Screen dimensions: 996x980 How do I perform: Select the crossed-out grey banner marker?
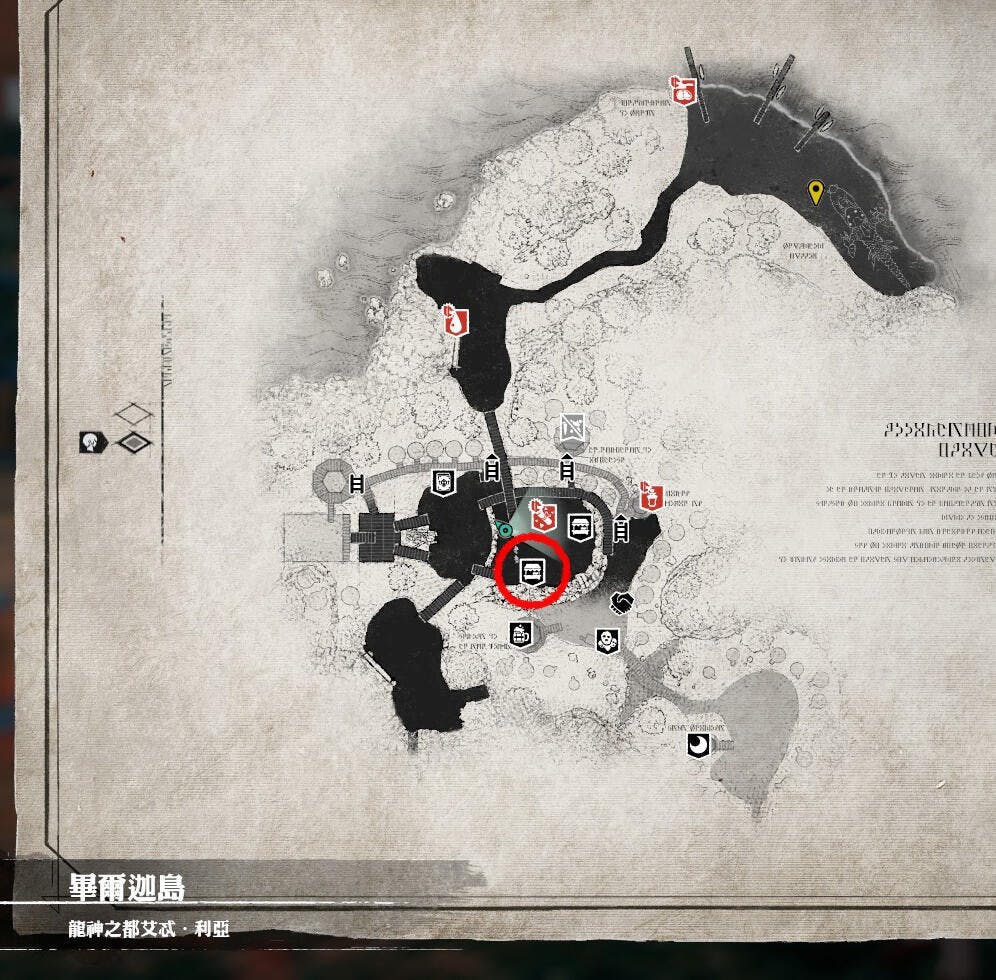[x=573, y=427]
